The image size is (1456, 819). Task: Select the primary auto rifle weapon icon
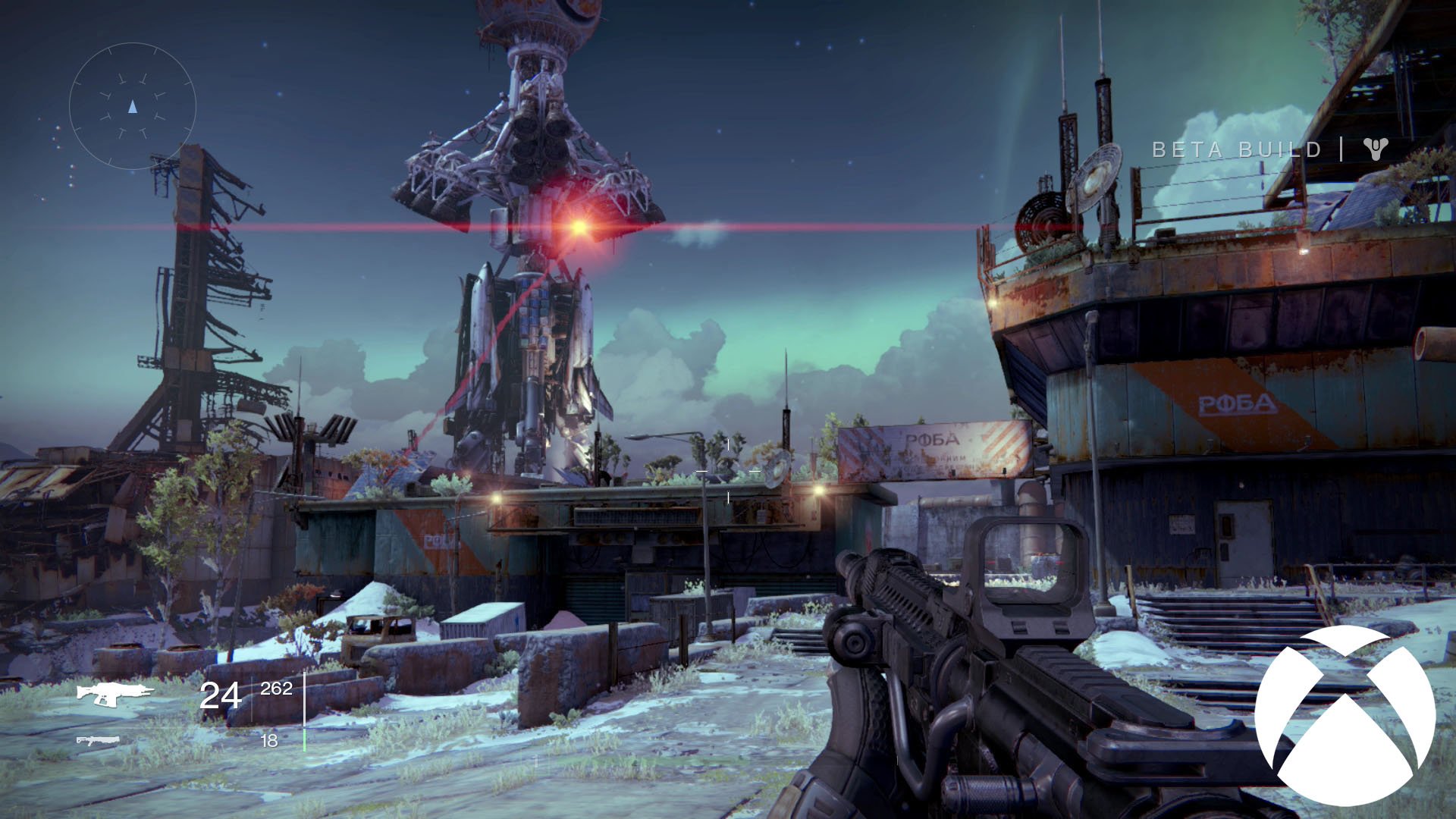[x=114, y=693]
